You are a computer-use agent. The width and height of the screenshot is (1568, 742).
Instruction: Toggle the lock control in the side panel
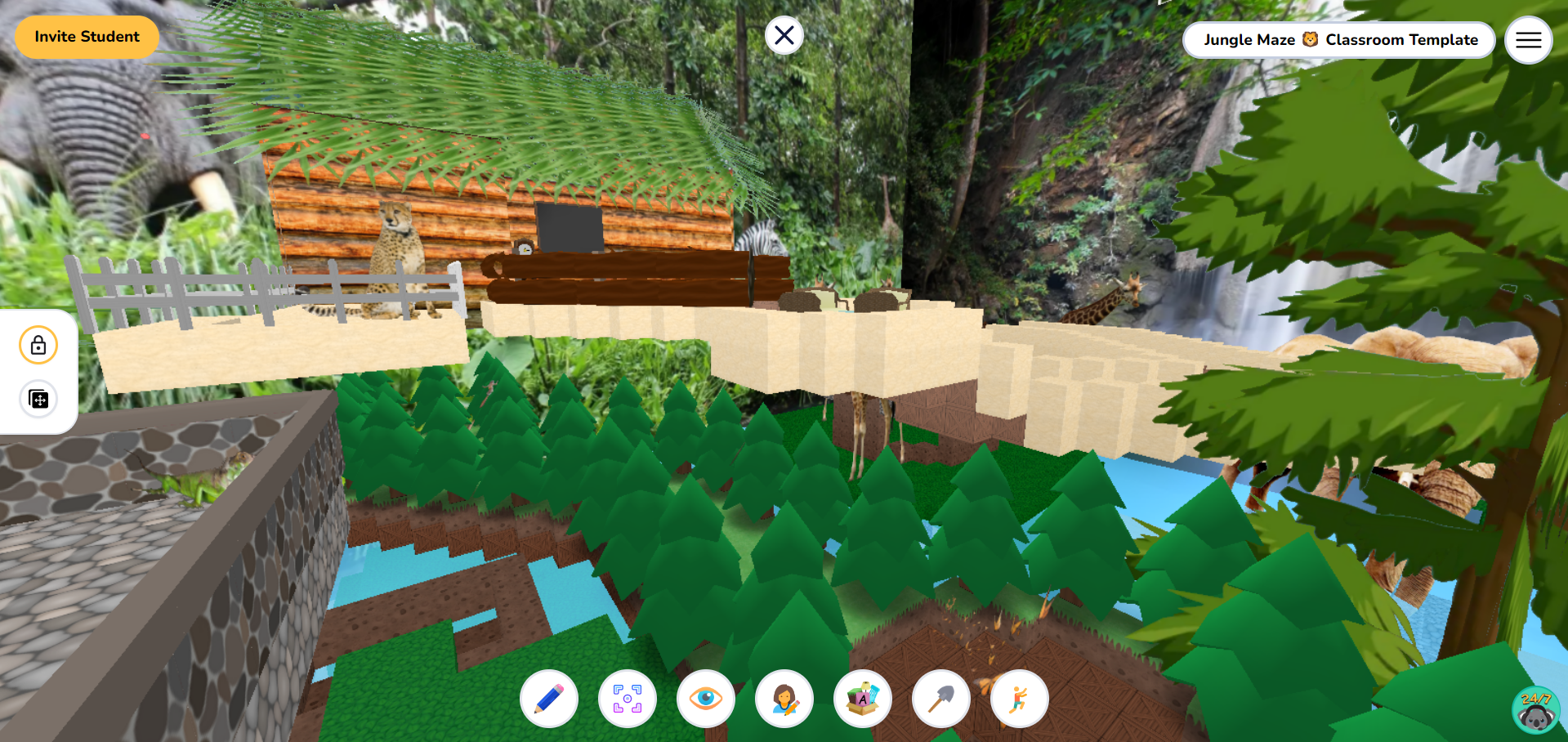coord(38,344)
